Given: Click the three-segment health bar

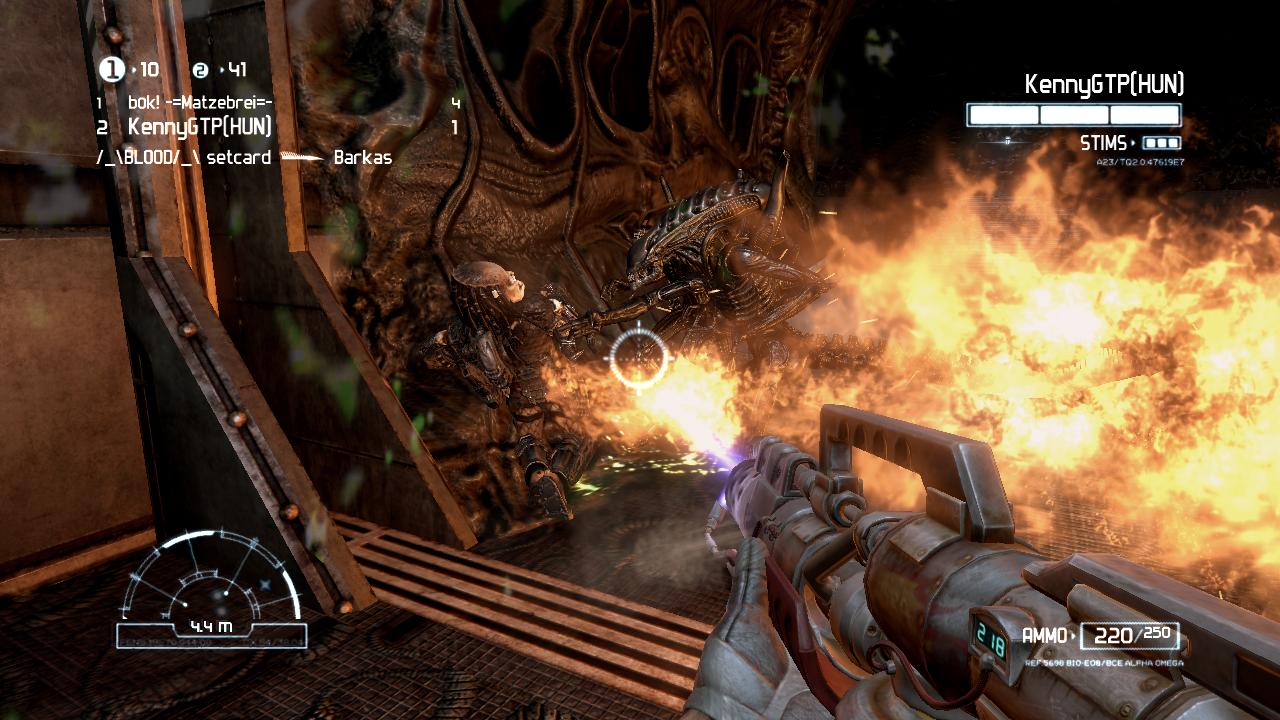Looking at the screenshot, I should [x=1073, y=113].
